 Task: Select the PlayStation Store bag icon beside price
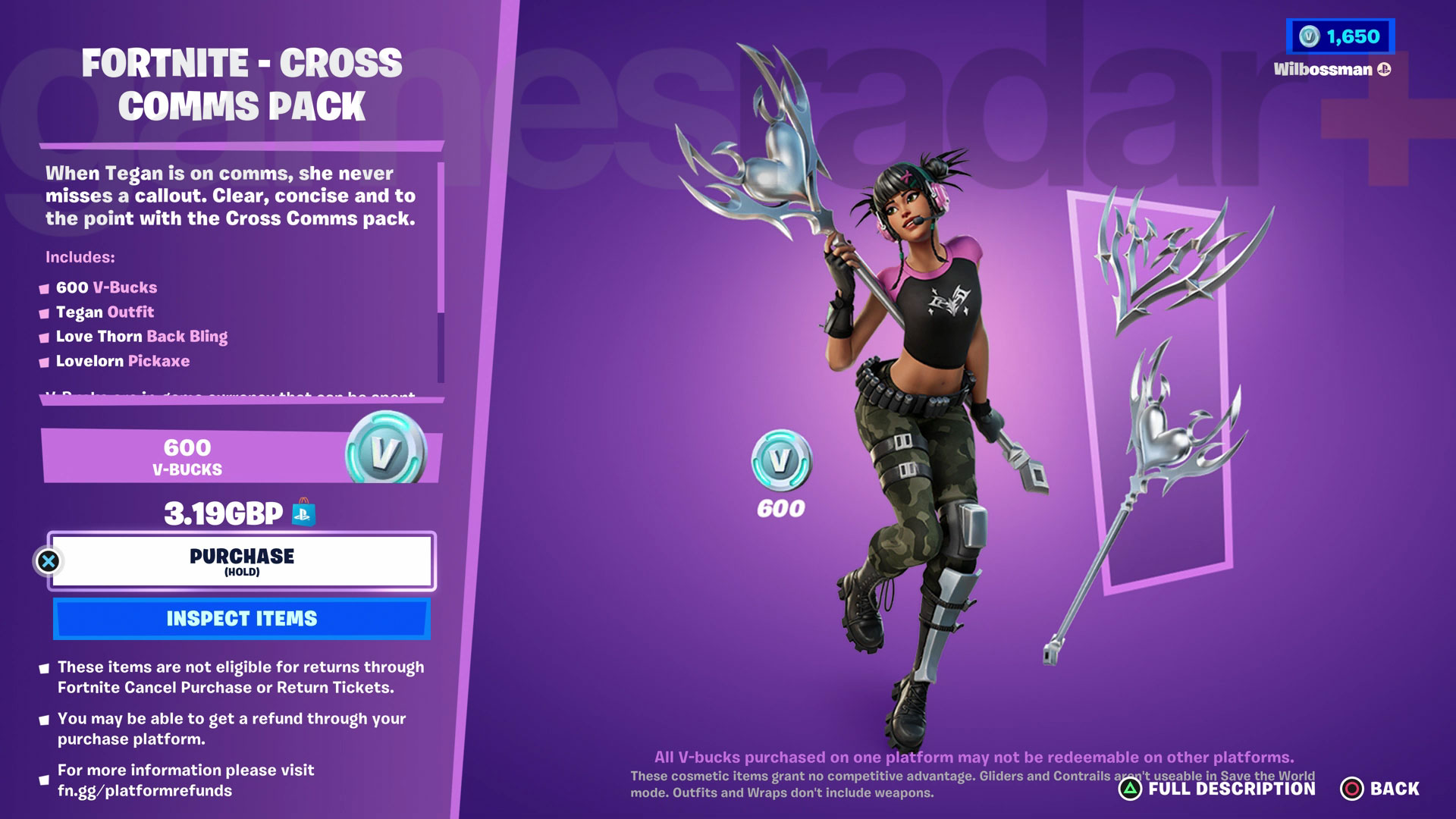tap(302, 513)
